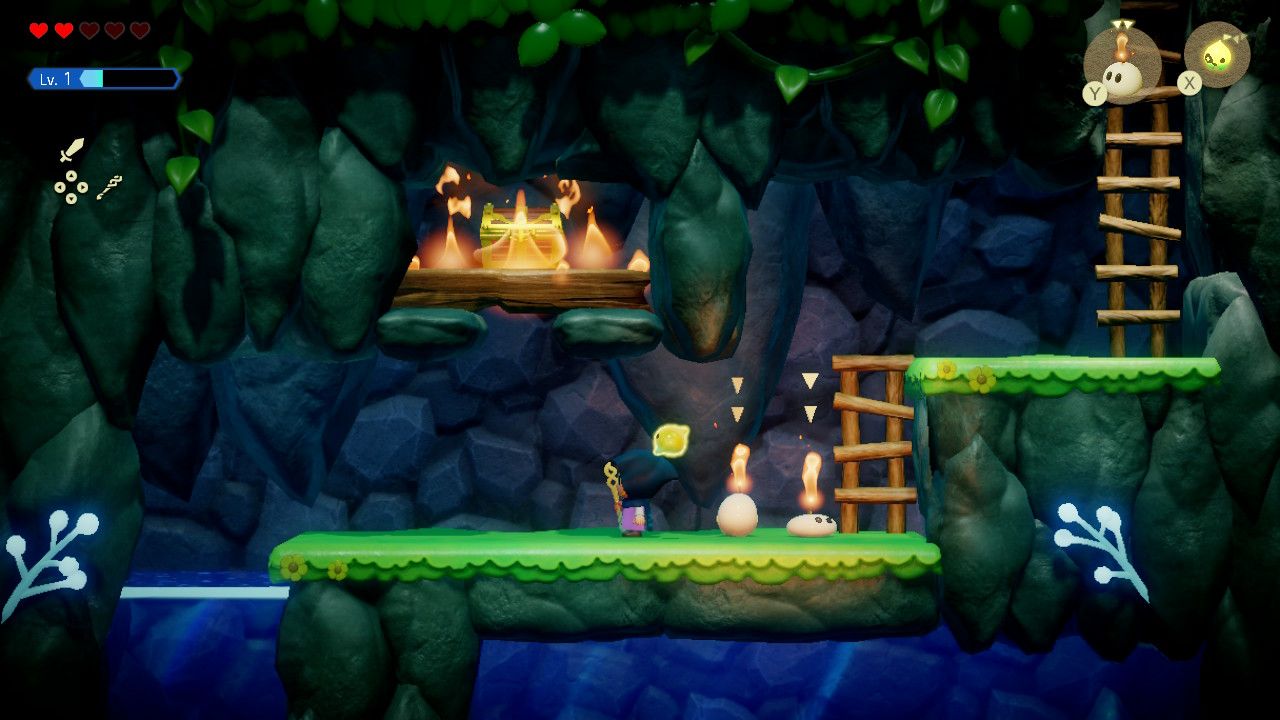Screen dimensions: 1280x720
Task: Select the lemon-sprite ability icon mapped to X
Action: [1218, 54]
